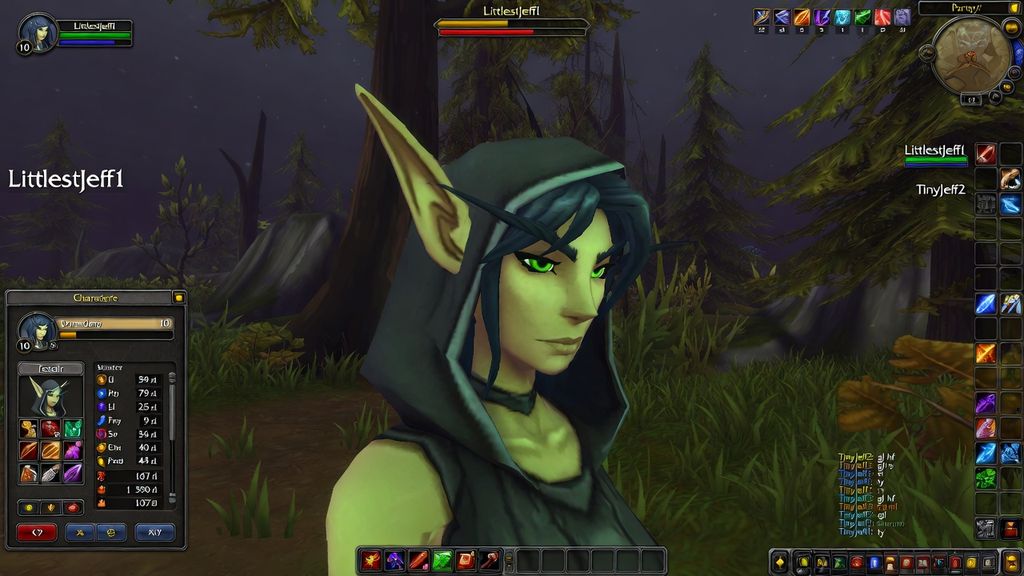Use the starburst ability on the action bar

371,560
